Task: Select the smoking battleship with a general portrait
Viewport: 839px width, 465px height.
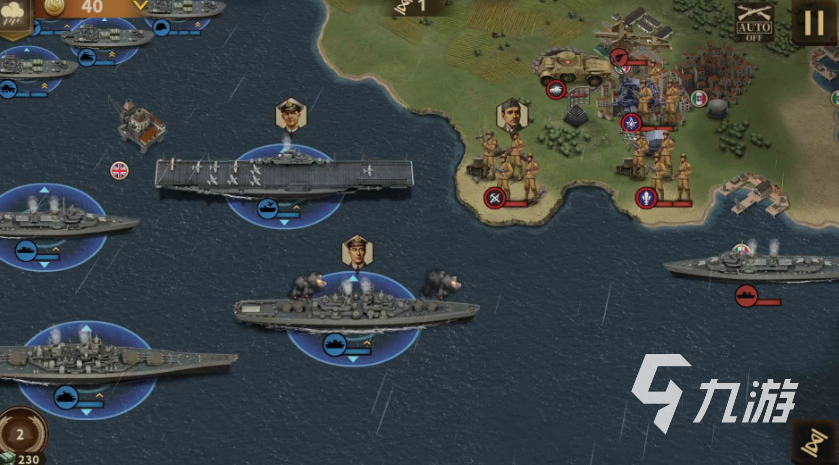Action: point(355,304)
